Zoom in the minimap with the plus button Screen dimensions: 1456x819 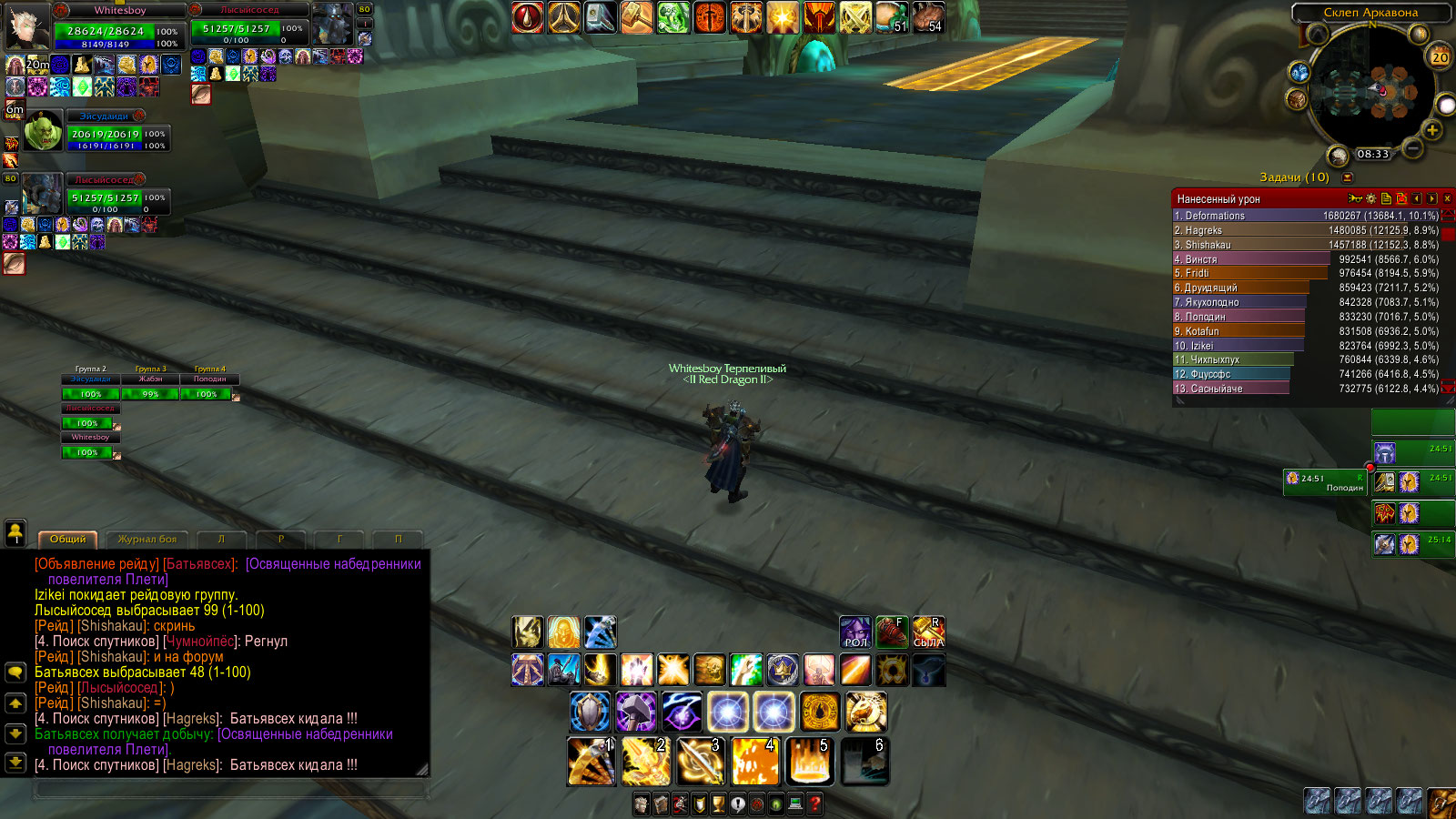(x=1432, y=131)
